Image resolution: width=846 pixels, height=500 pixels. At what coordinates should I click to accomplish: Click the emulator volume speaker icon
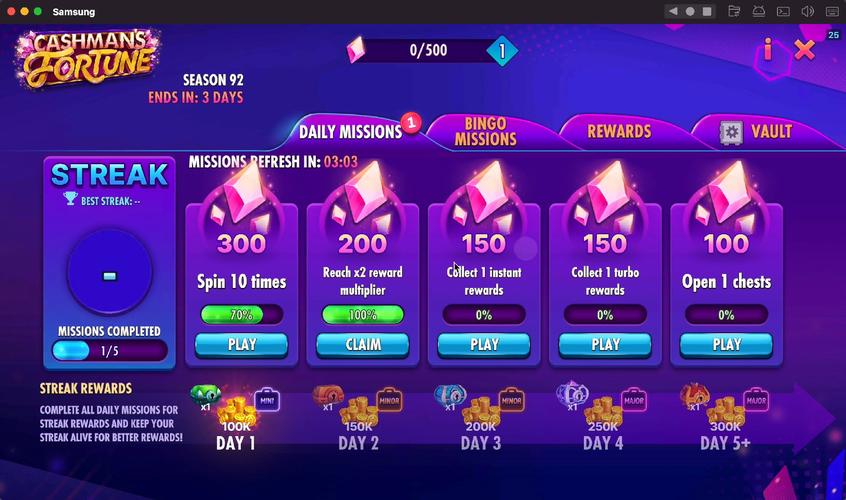click(x=808, y=11)
